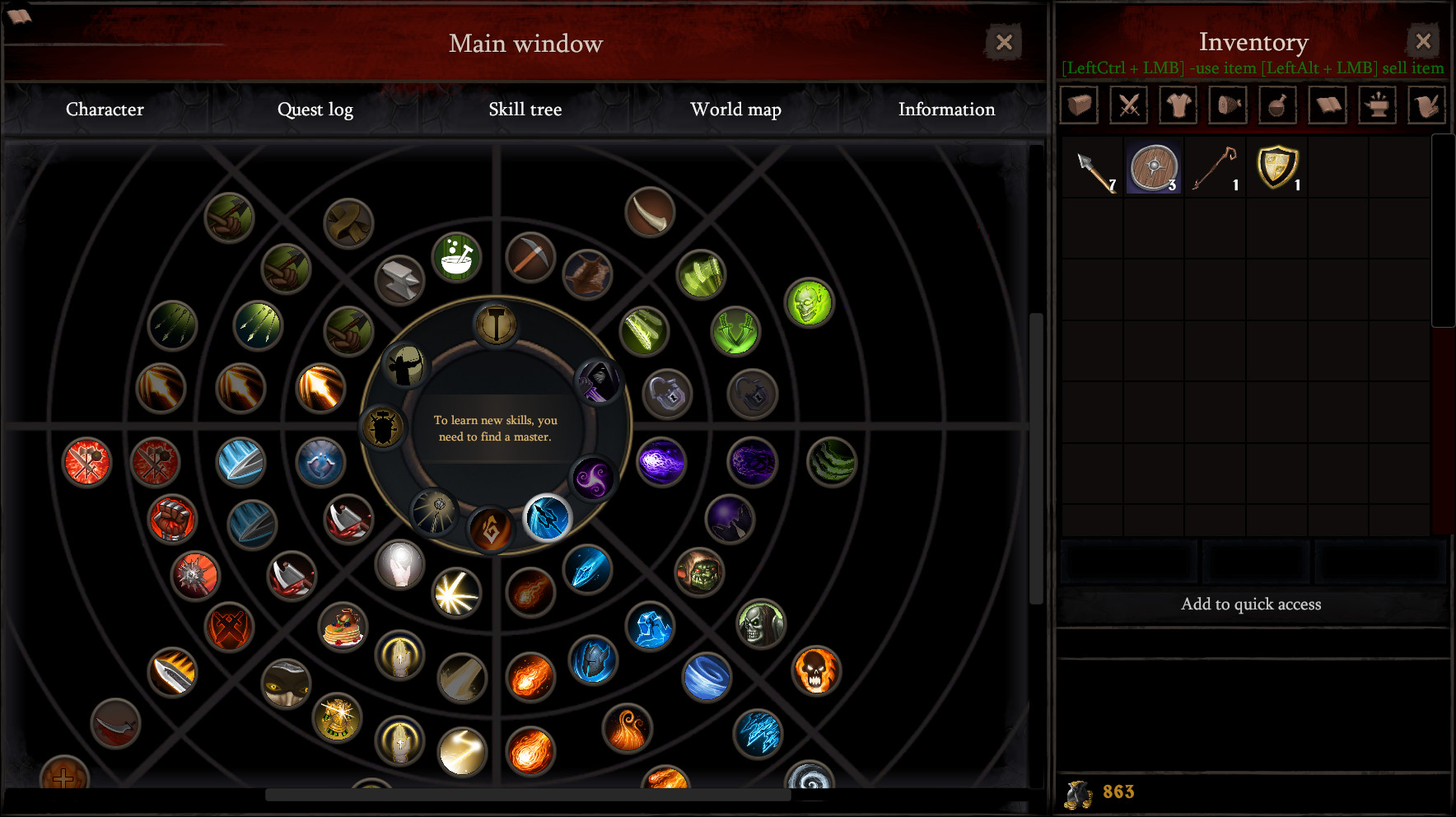Click Add to quick access

[1253, 604]
